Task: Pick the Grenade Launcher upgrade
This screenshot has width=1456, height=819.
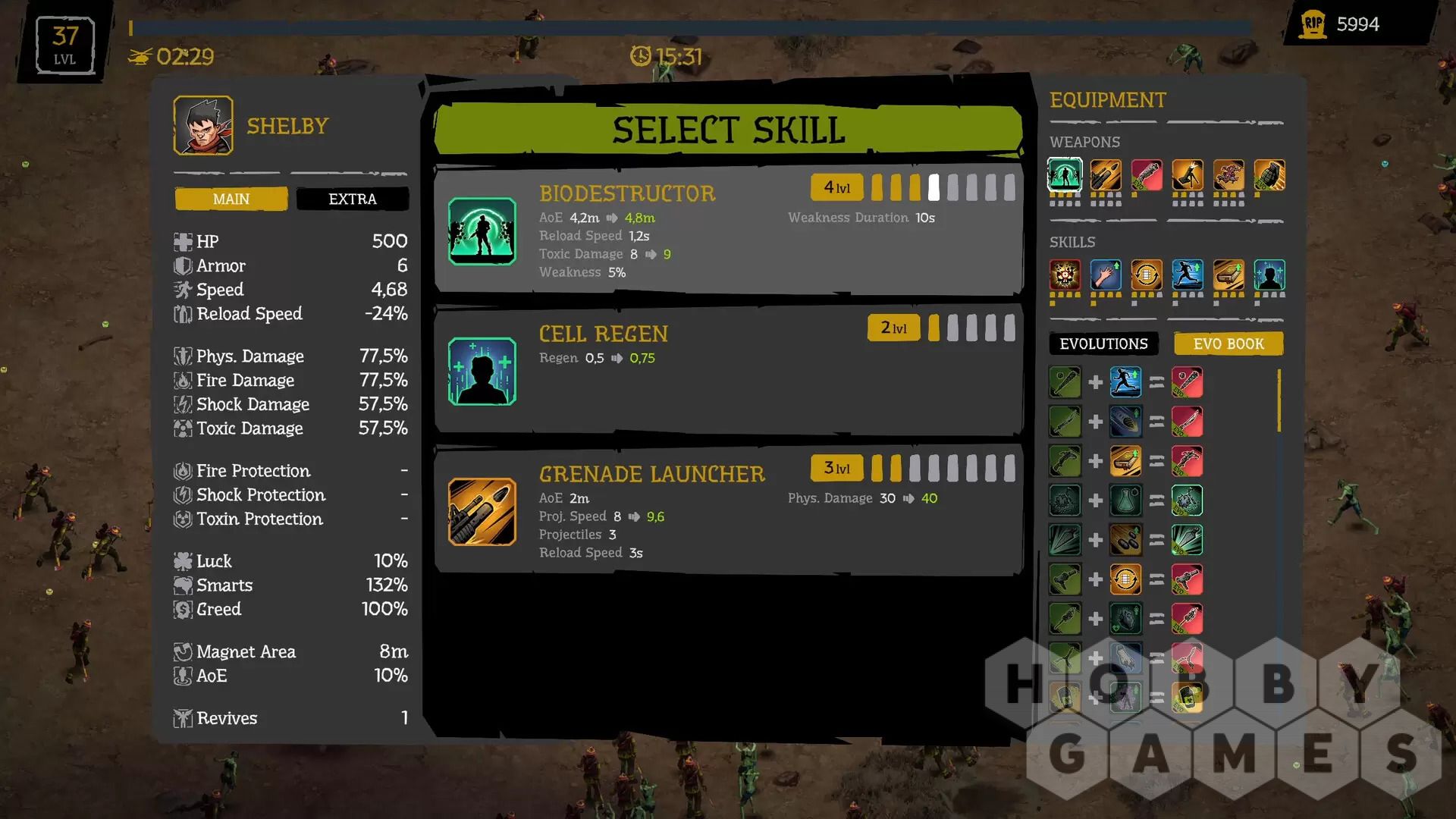Action: [x=728, y=510]
